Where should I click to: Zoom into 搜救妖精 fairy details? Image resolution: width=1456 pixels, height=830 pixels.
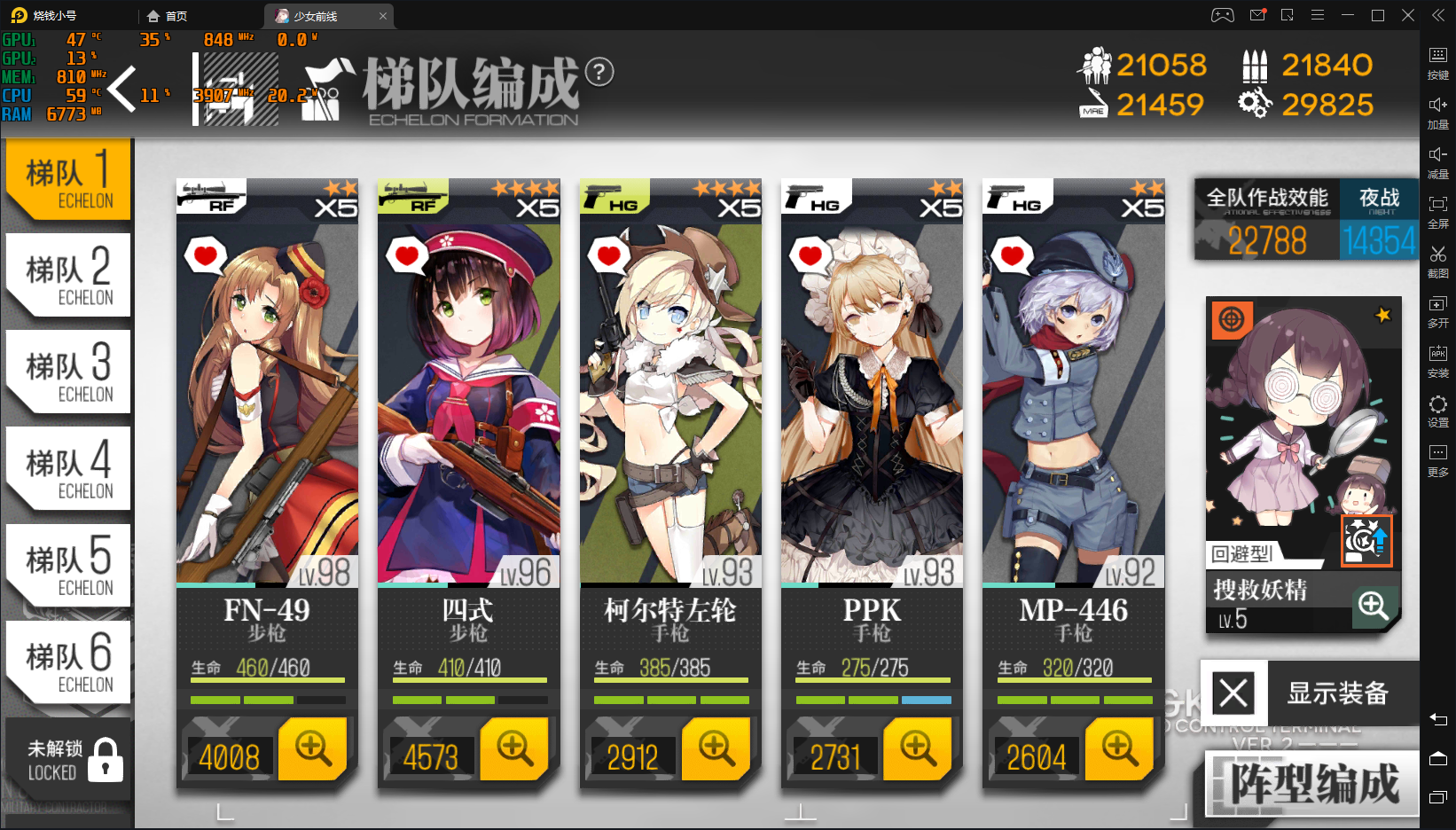point(1374,607)
